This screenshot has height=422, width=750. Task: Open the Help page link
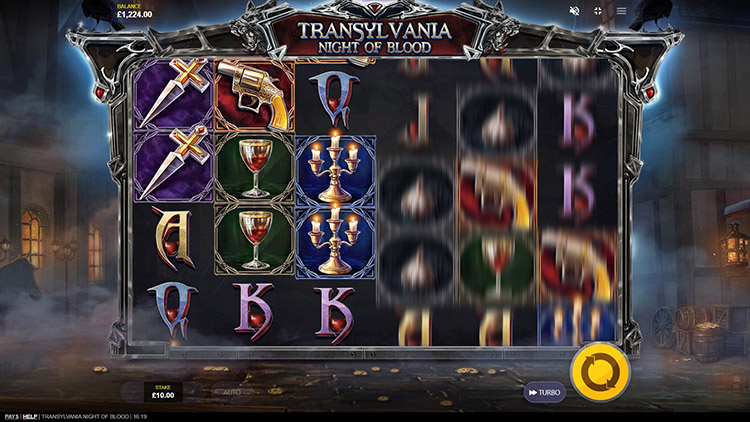pyautogui.click(x=30, y=416)
